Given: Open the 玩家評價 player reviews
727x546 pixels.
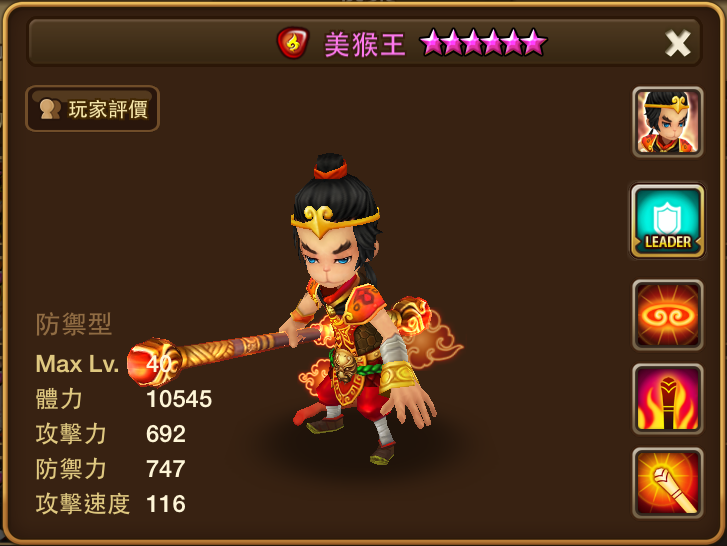Looking at the screenshot, I should 93,109.
